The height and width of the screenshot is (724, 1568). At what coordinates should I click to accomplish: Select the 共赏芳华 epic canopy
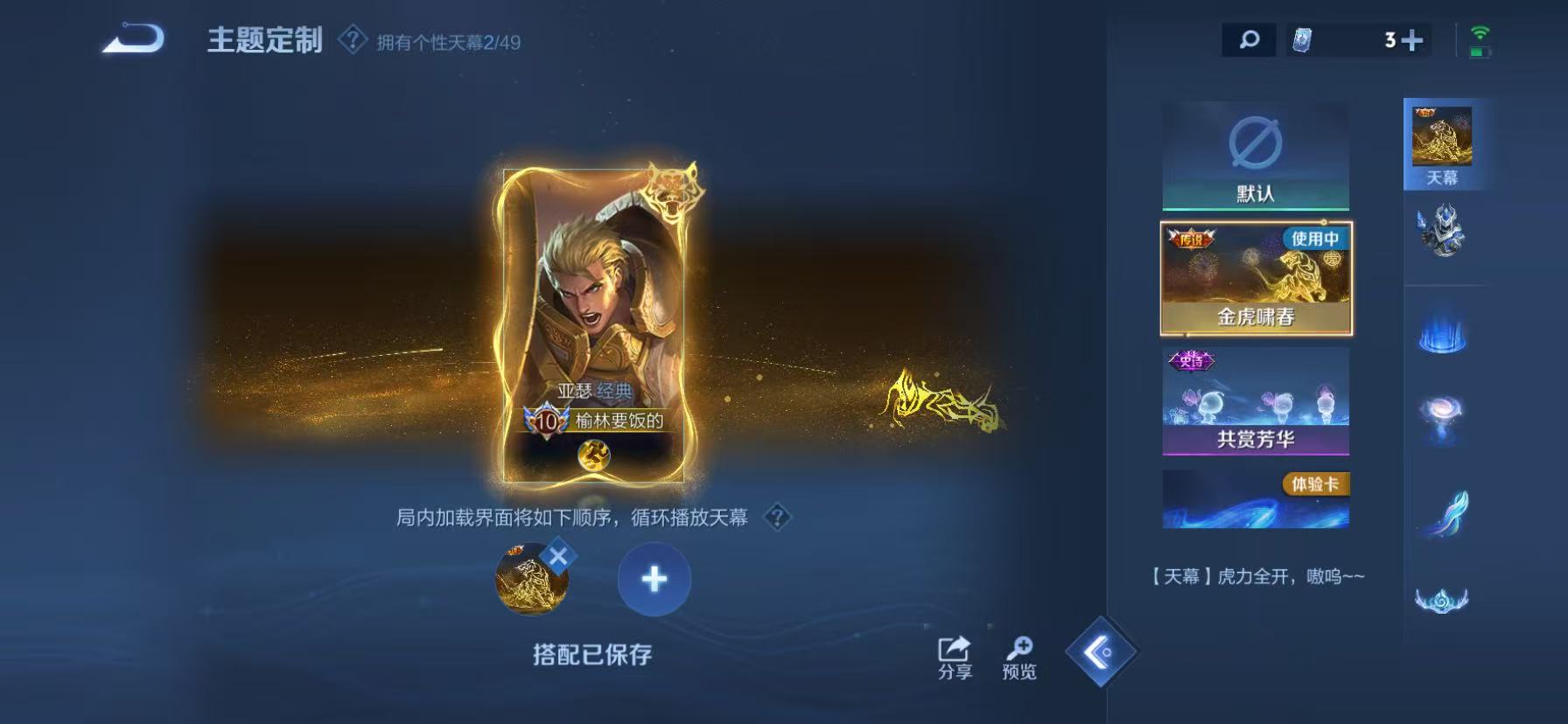coord(1257,402)
